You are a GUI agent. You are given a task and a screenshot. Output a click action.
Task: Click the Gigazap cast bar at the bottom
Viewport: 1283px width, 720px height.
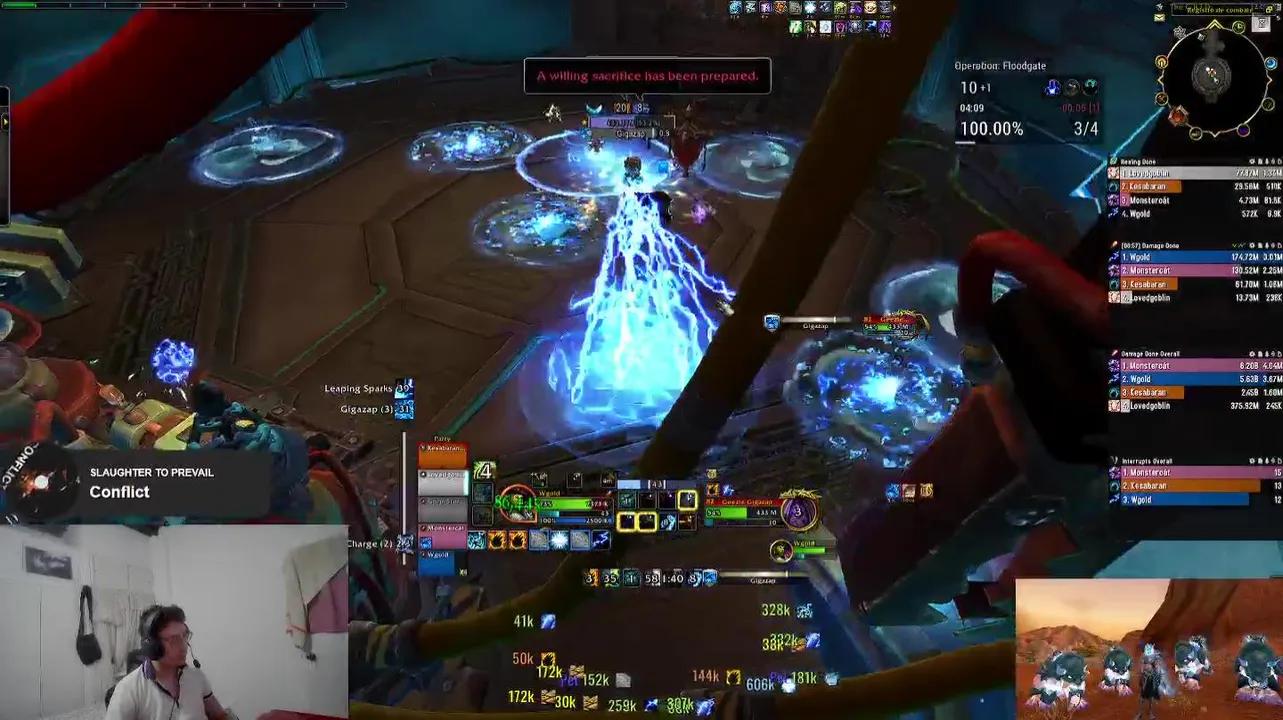pyautogui.click(x=762, y=578)
